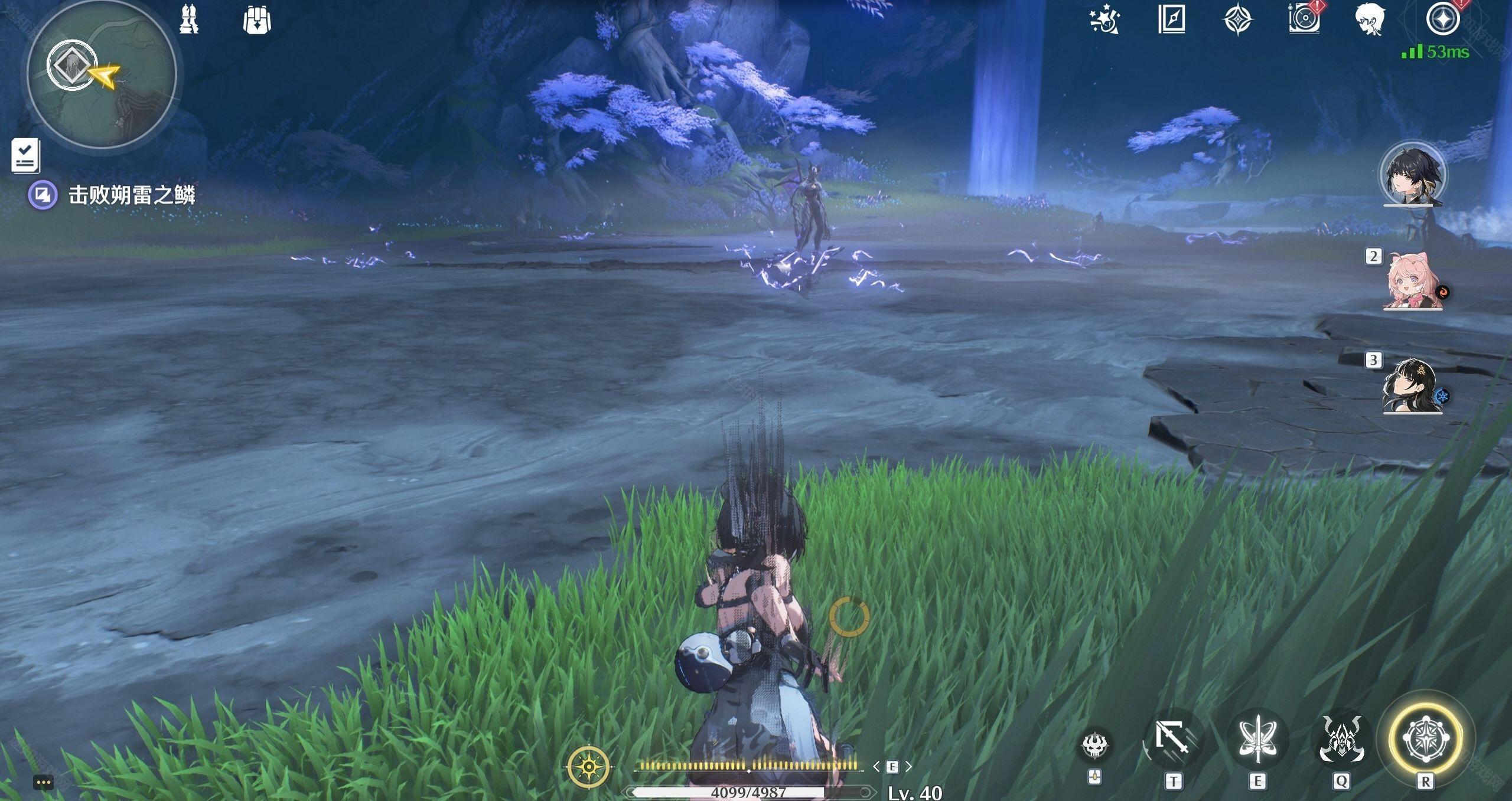Switch to the third black-haired party member

point(1412,386)
